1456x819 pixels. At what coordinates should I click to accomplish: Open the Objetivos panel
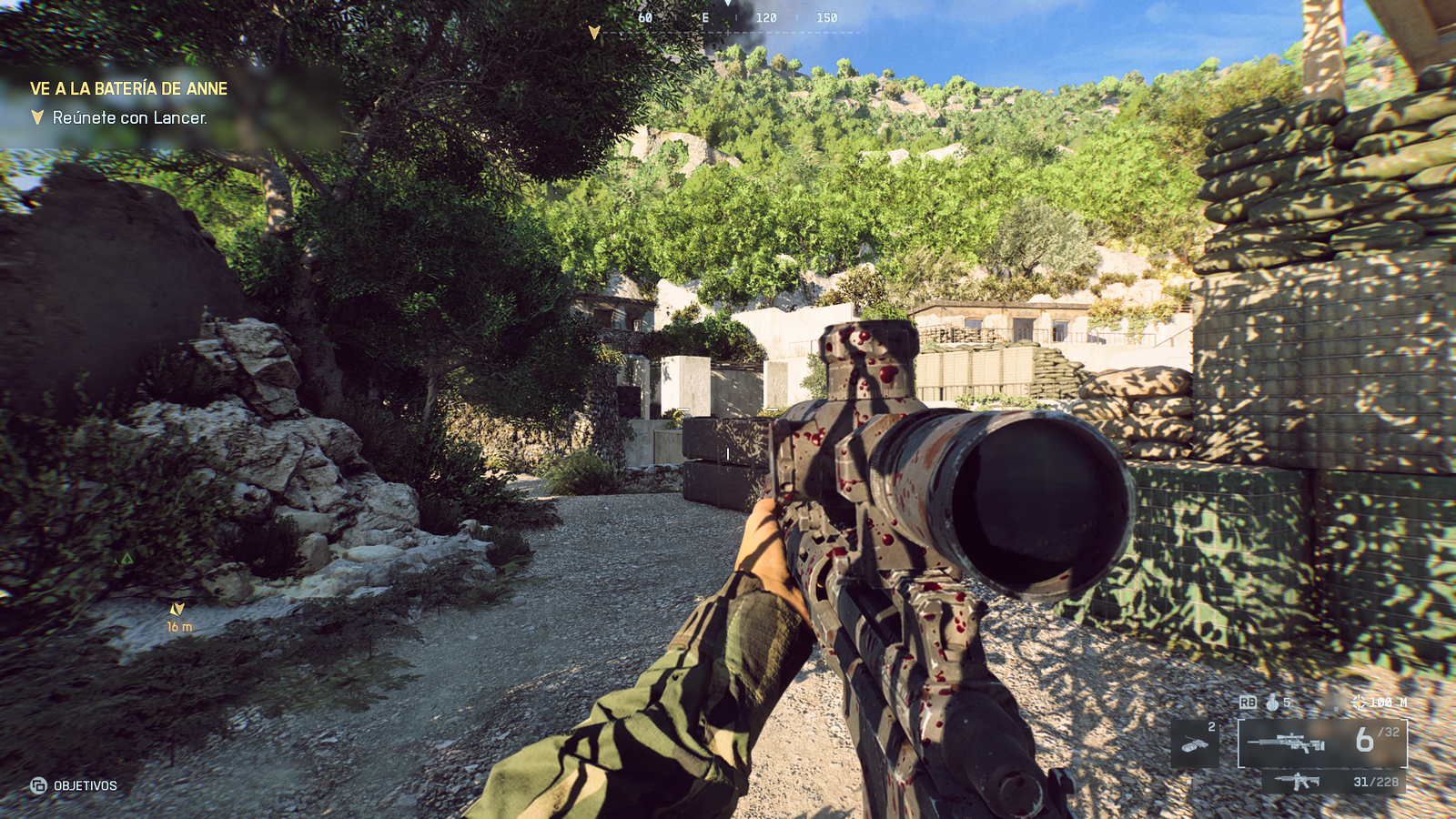(x=74, y=785)
